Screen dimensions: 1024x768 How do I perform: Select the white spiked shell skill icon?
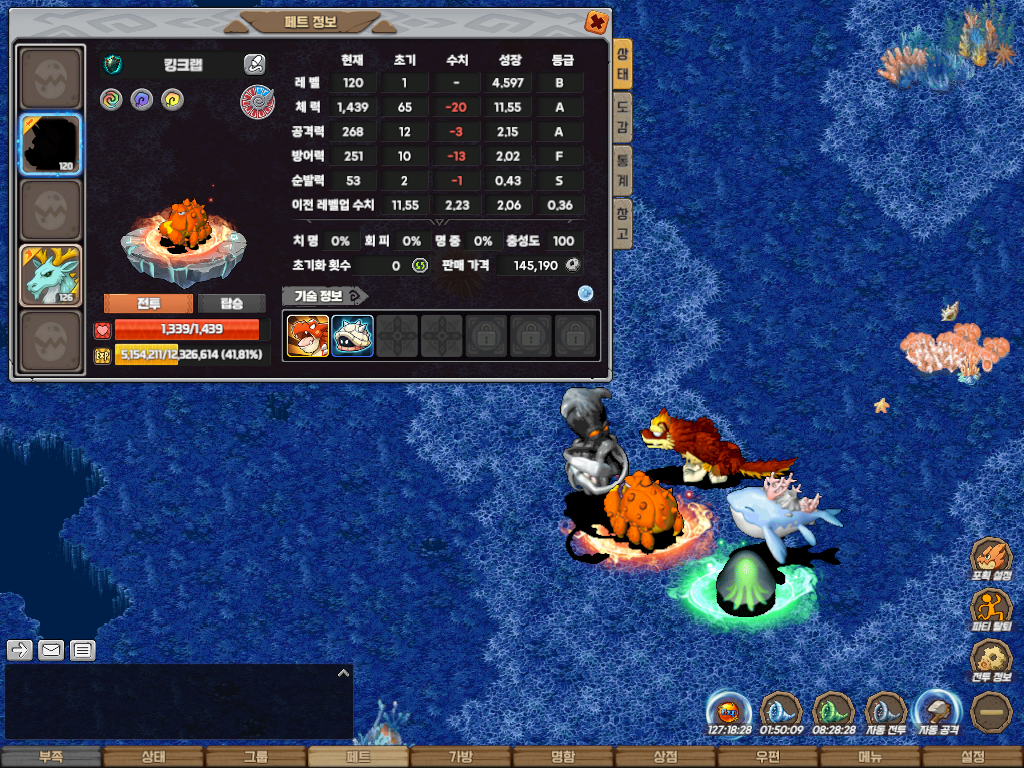click(x=352, y=336)
